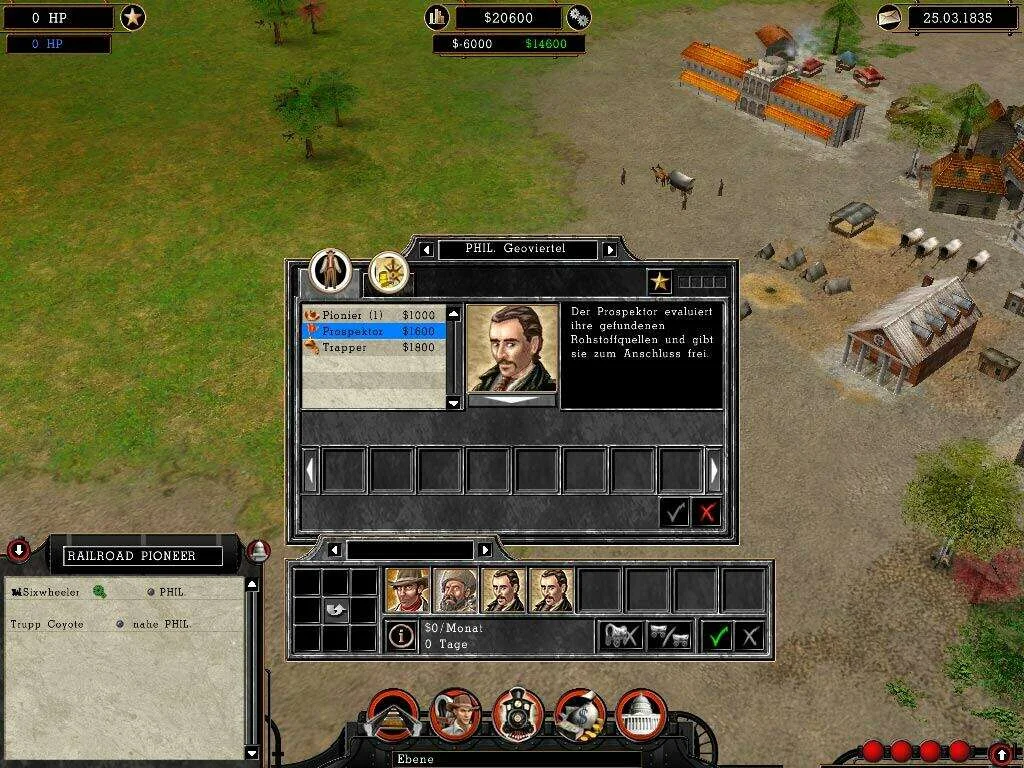This screenshot has width=1024, height=768.
Task: Cancel hiring with the red X button
Action: [707, 513]
